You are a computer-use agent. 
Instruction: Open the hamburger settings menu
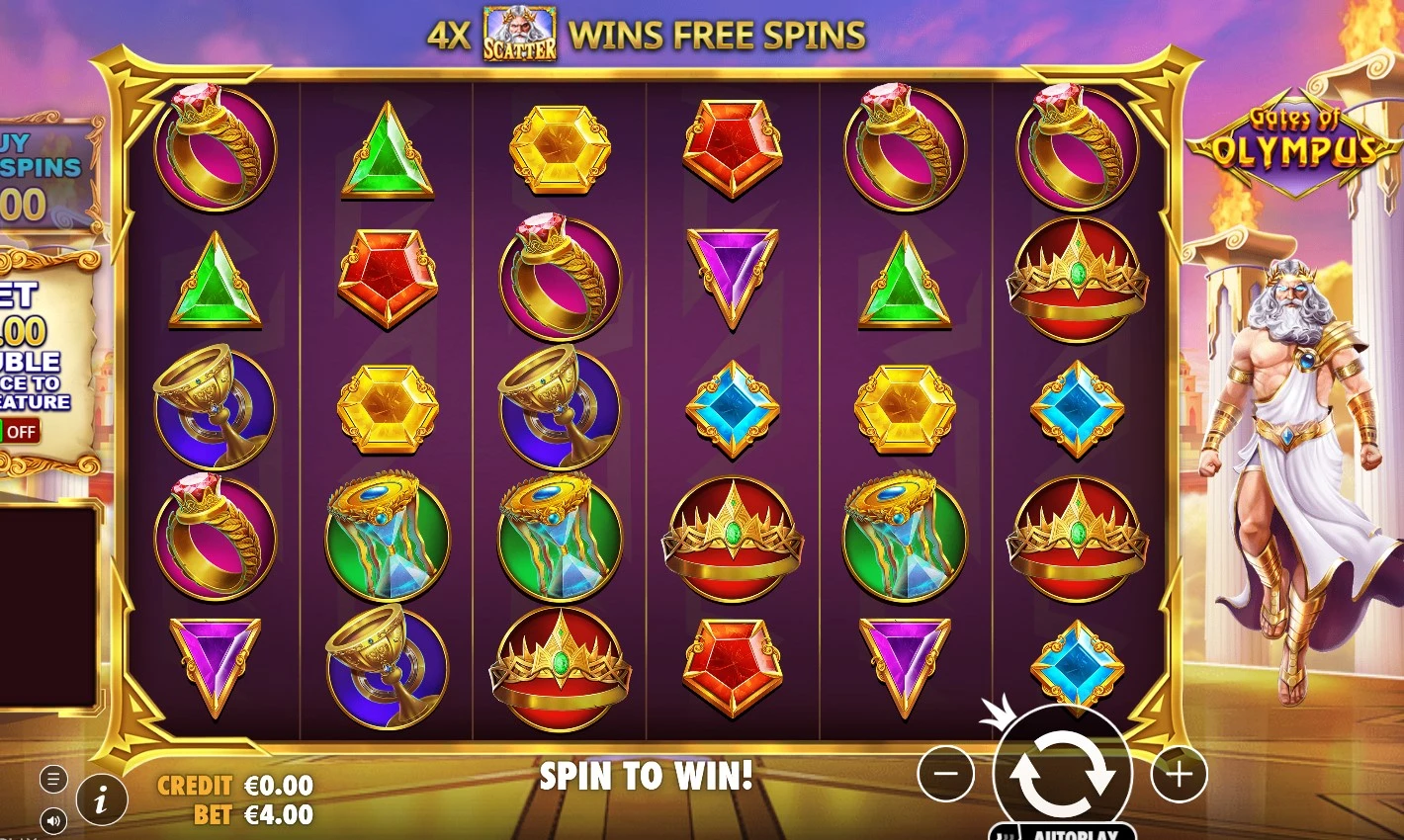[x=53, y=779]
